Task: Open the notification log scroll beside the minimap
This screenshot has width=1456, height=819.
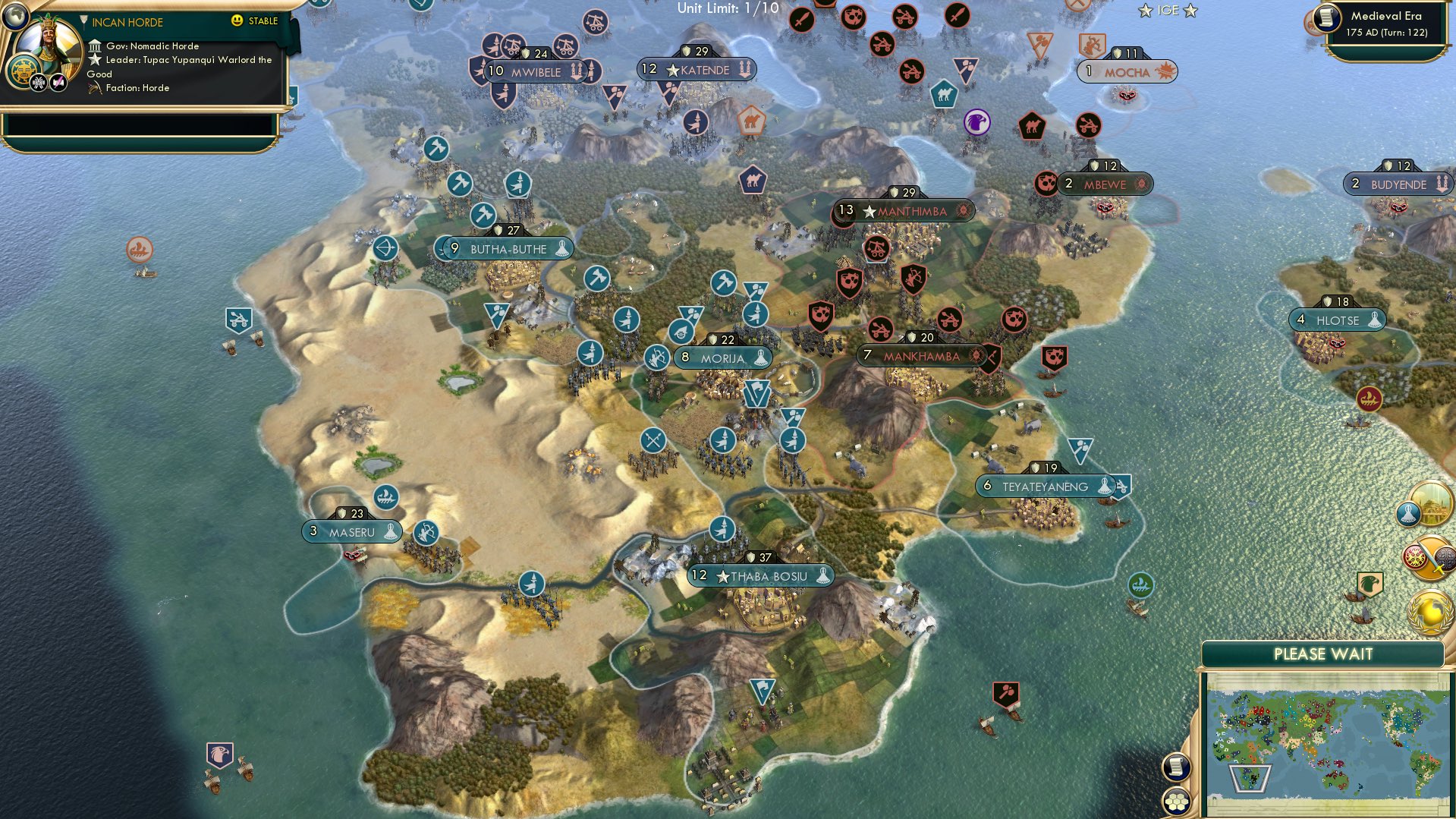Action: pos(1176,767)
